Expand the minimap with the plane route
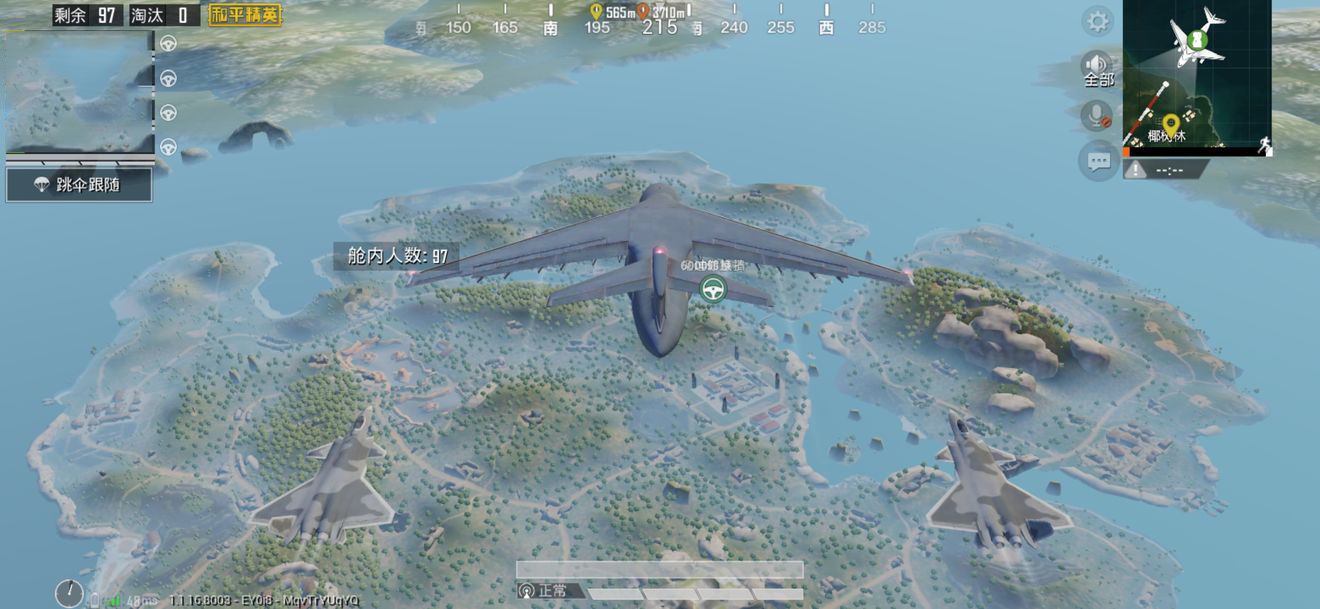1320x609 pixels. 1197,75
